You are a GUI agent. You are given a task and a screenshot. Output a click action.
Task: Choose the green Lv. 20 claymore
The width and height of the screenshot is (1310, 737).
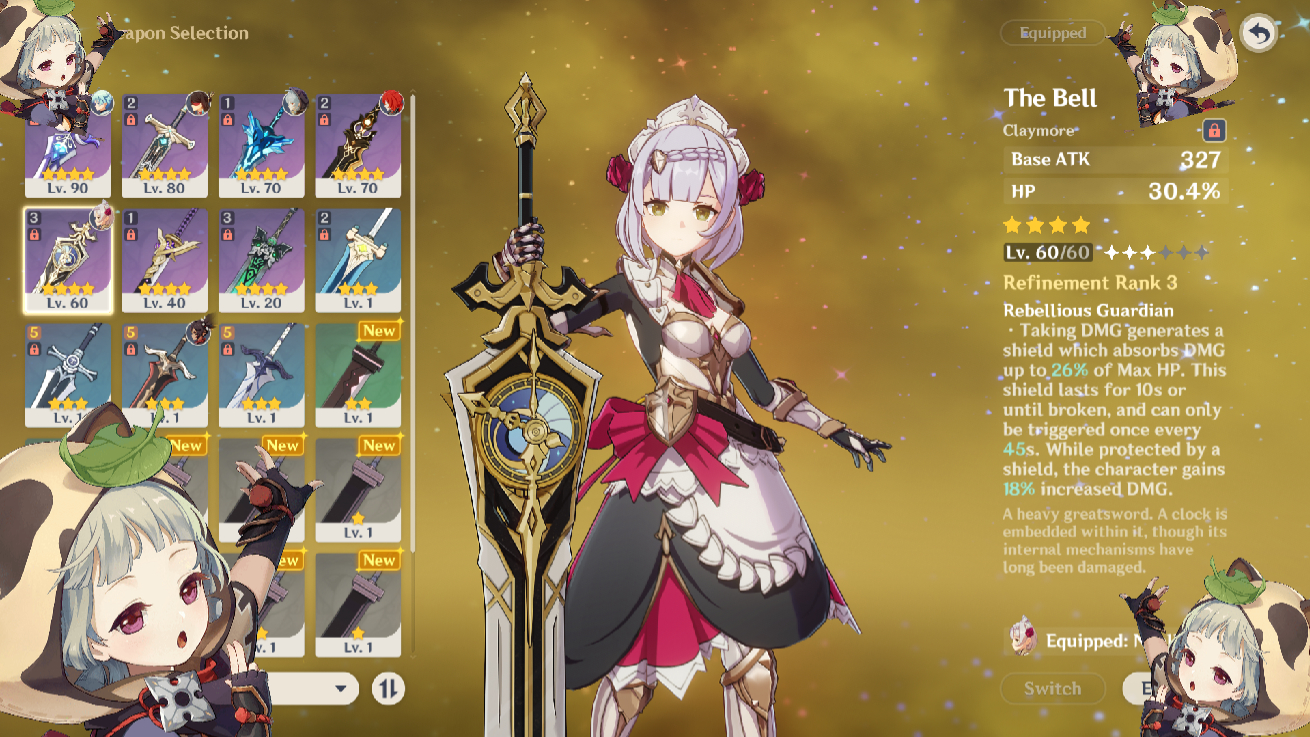coord(262,260)
